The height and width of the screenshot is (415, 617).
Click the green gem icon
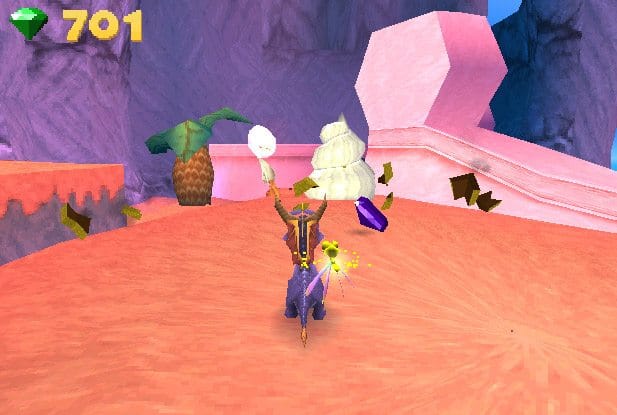(30, 23)
